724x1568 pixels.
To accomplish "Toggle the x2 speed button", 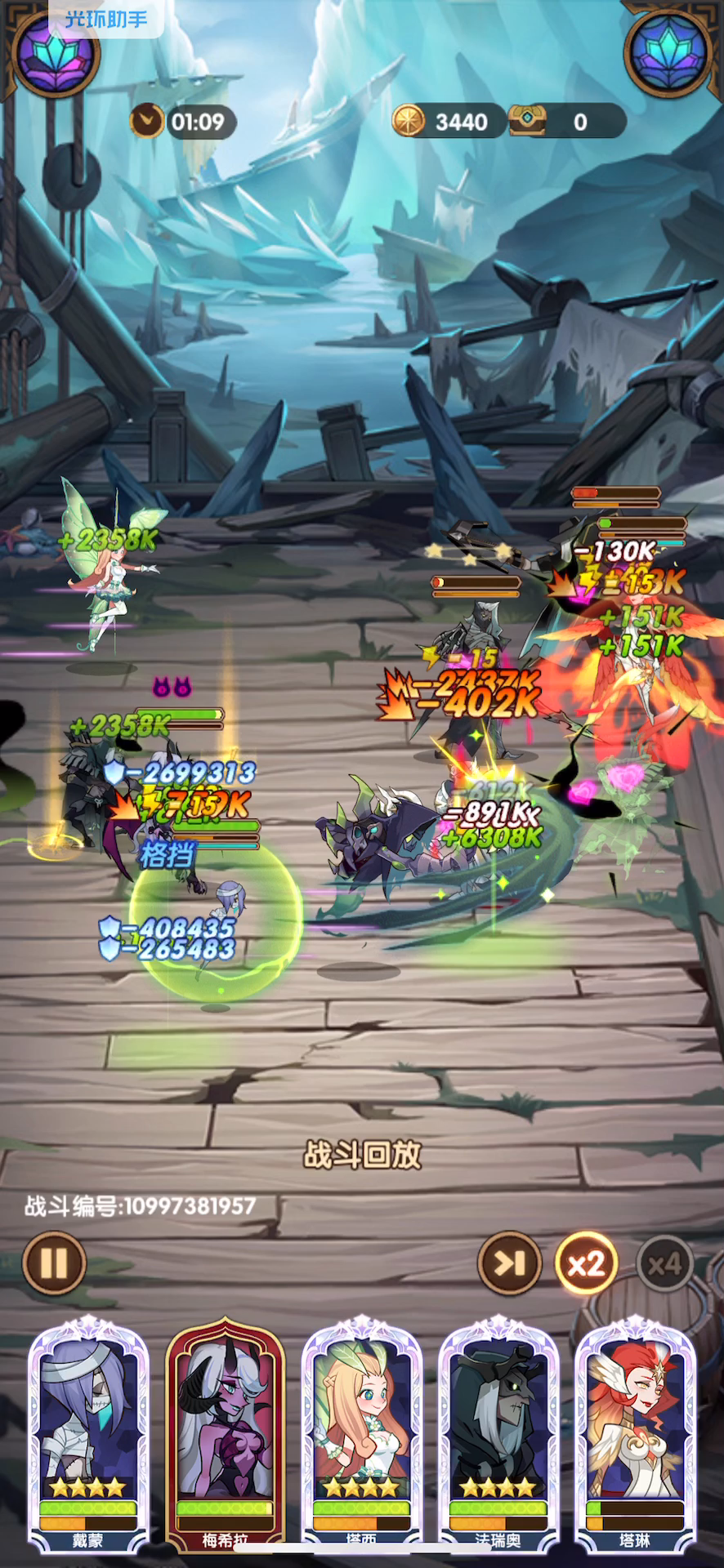I will tap(585, 1263).
